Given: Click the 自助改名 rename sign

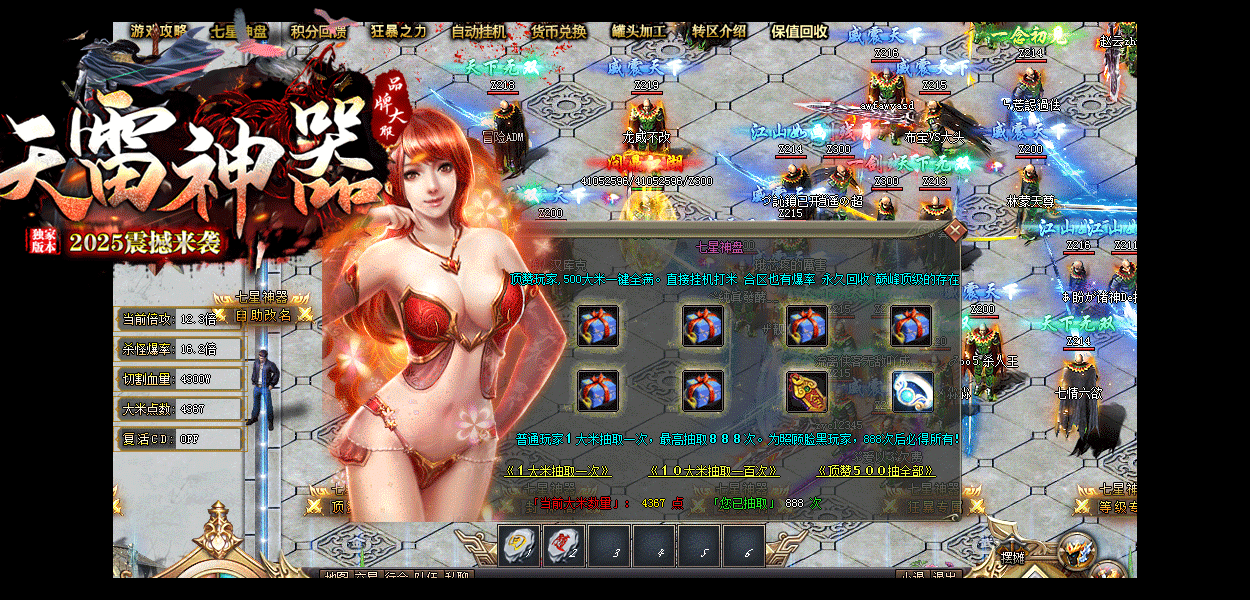Looking at the screenshot, I should (263, 315).
